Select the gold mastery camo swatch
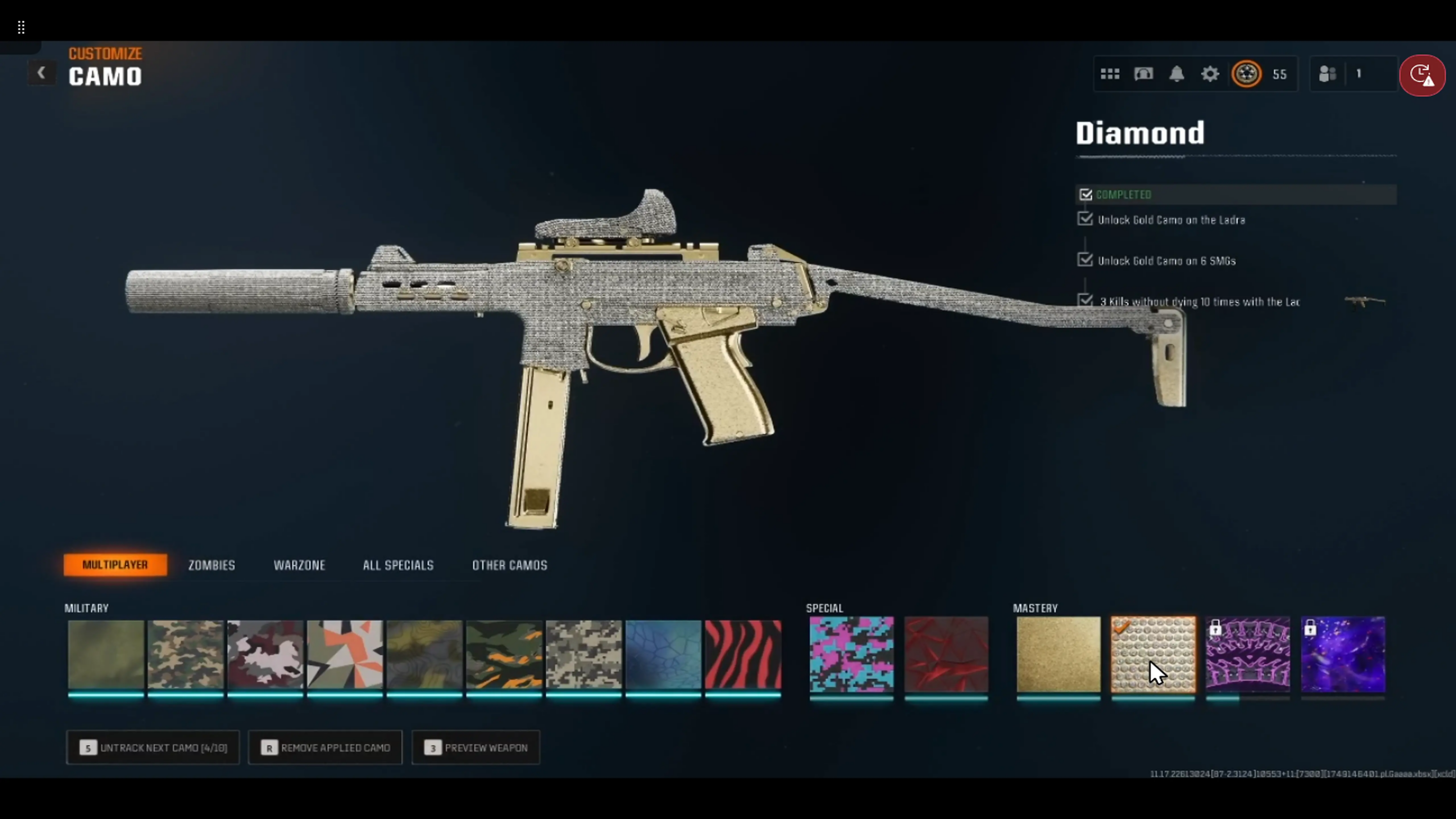Screen dimensions: 1456x819 [1058, 655]
